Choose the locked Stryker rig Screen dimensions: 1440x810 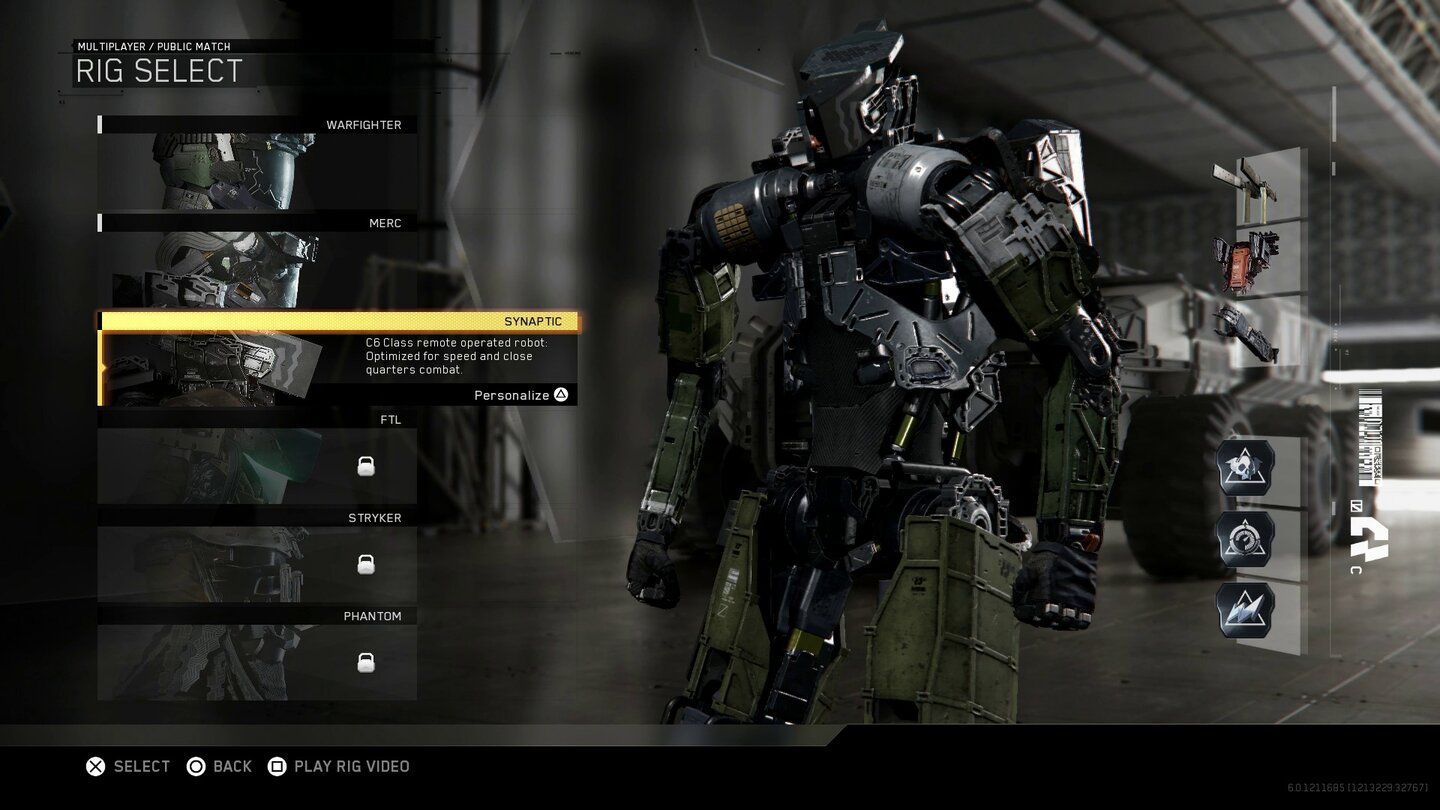pos(257,556)
